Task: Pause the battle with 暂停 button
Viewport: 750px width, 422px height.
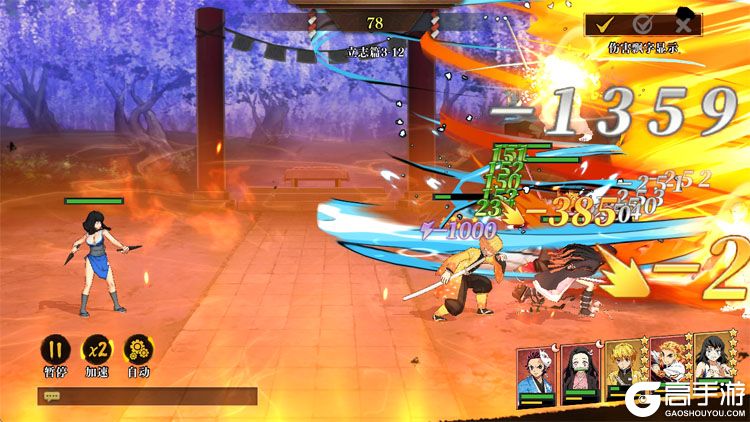Action: click(x=54, y=350)
